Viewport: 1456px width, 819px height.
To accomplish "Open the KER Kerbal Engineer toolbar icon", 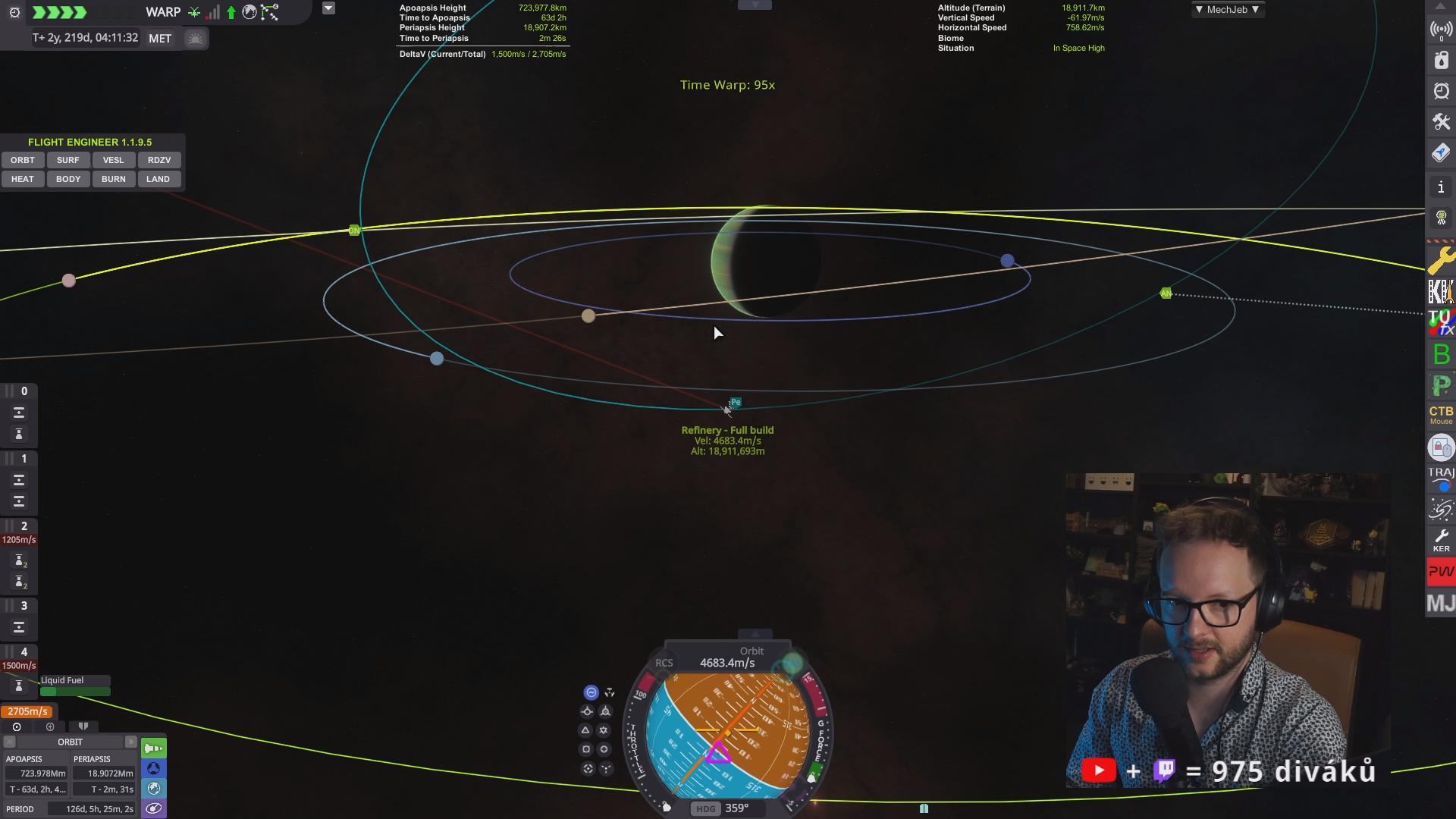I will 1441,541.
